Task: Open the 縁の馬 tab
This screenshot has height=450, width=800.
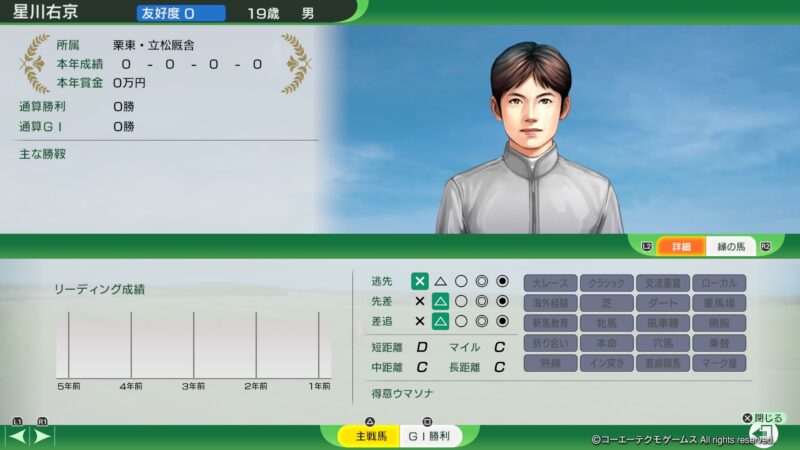Action: coord(731,246)
